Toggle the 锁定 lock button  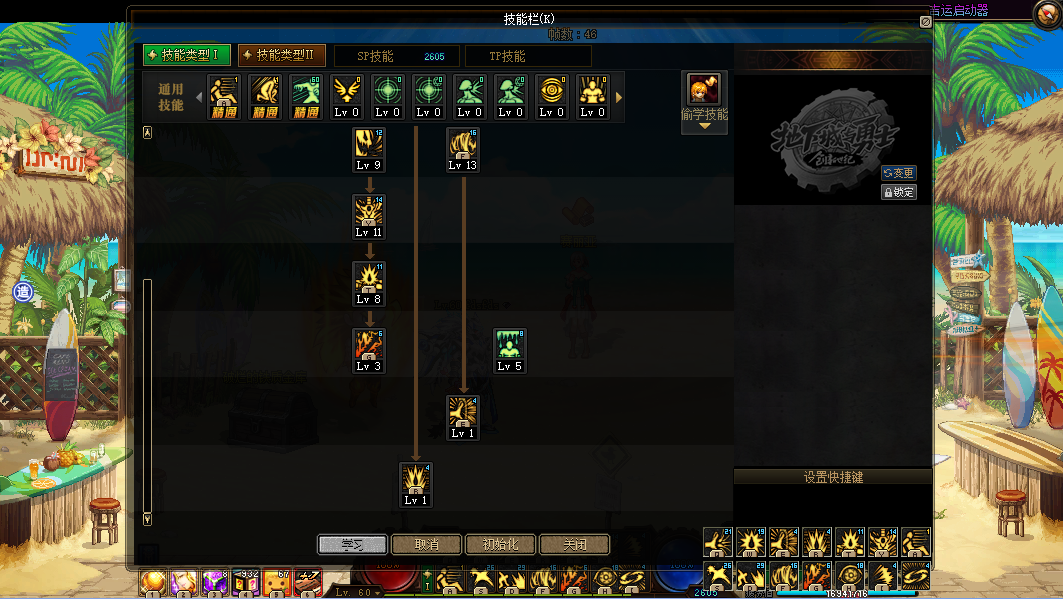pyautogui.click(x=898, y=192)
